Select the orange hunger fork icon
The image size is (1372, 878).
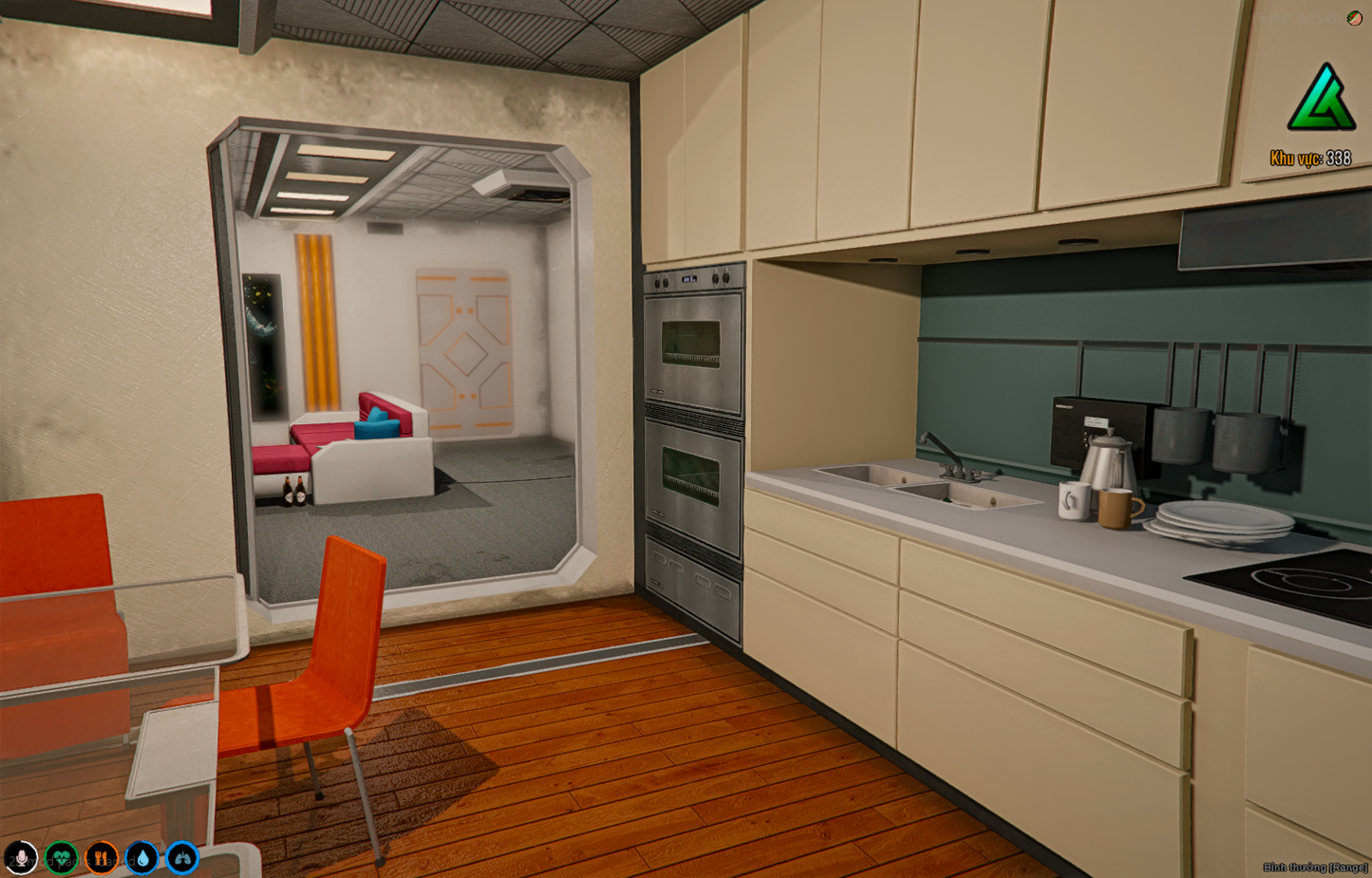coord(100,859)
